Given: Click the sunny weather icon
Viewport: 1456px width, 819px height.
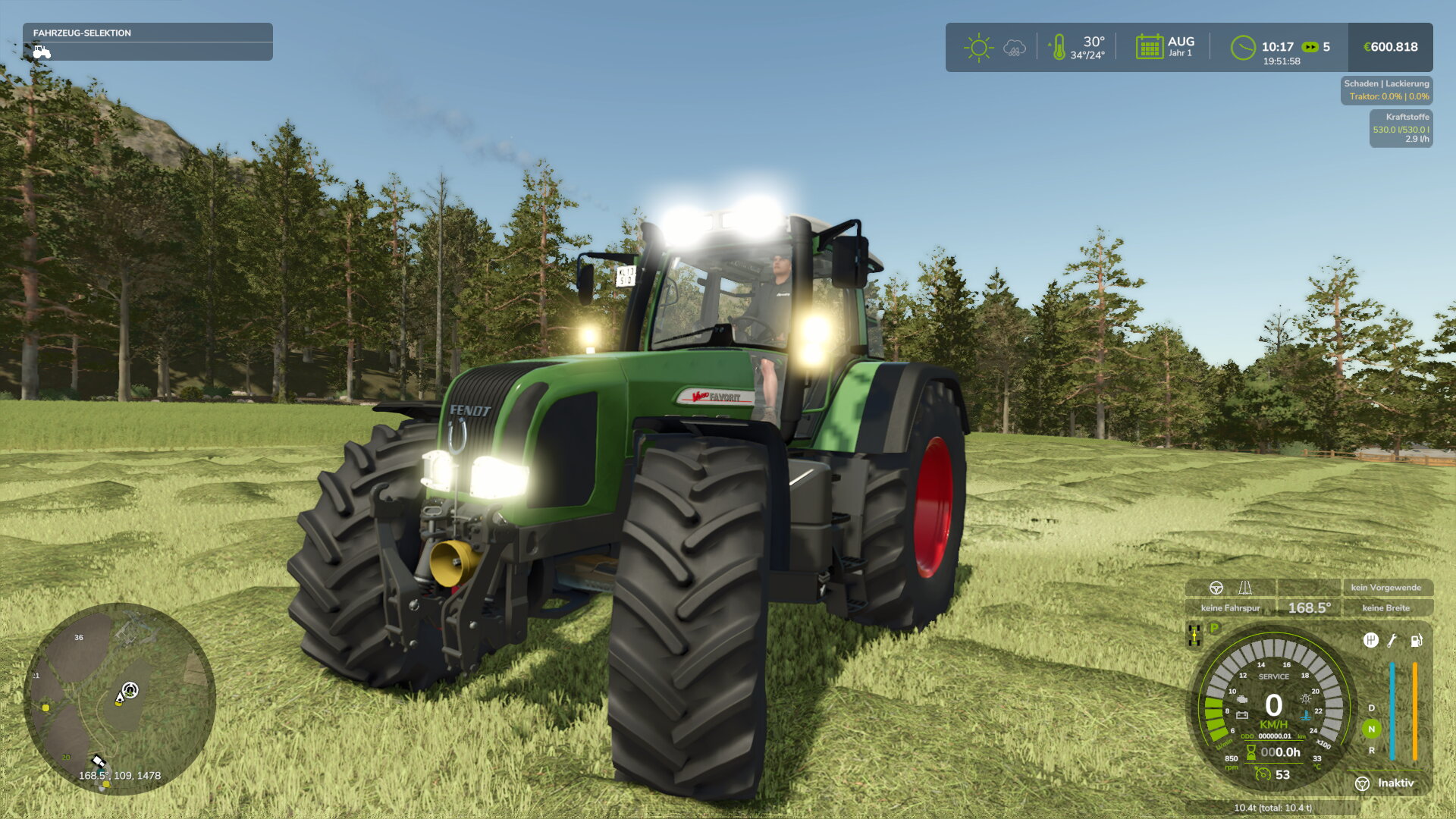Looking at the screenshot, I should tap(978, 47).
